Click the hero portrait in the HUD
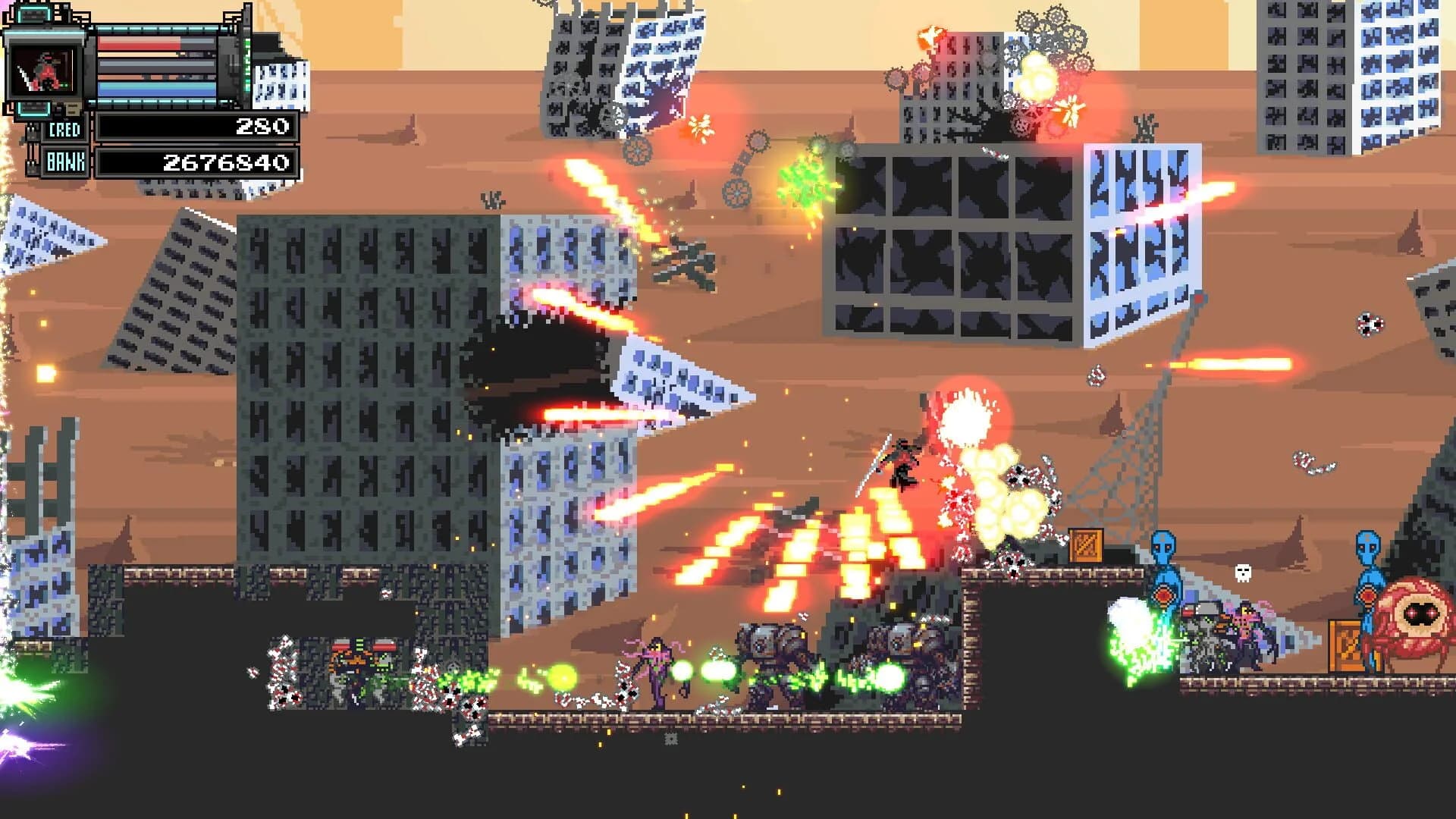Image resolution: width=1456 pixels, height=819 pixels. tap(43, 72)
